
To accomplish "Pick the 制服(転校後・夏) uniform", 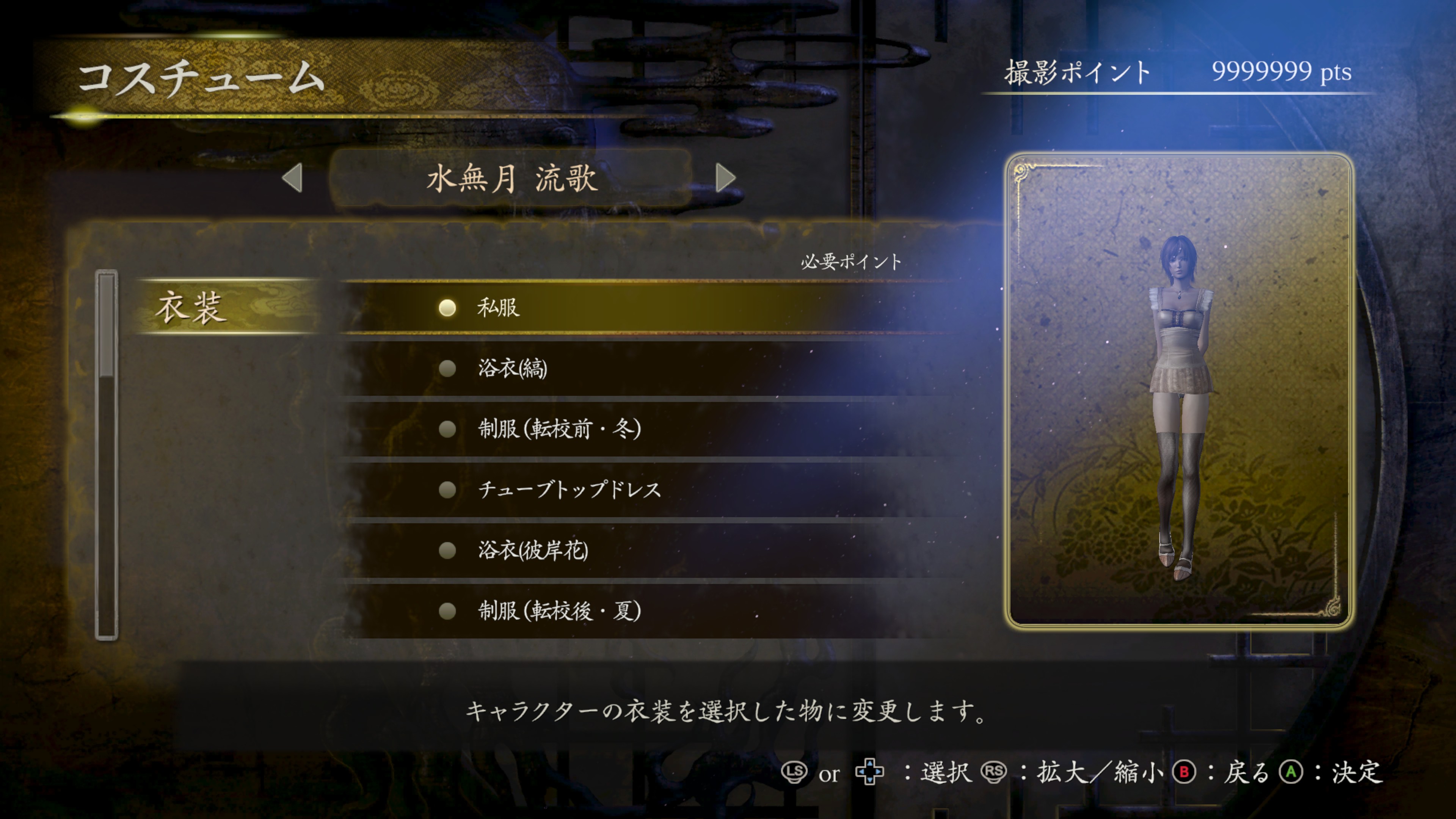I will coord(559,611).
